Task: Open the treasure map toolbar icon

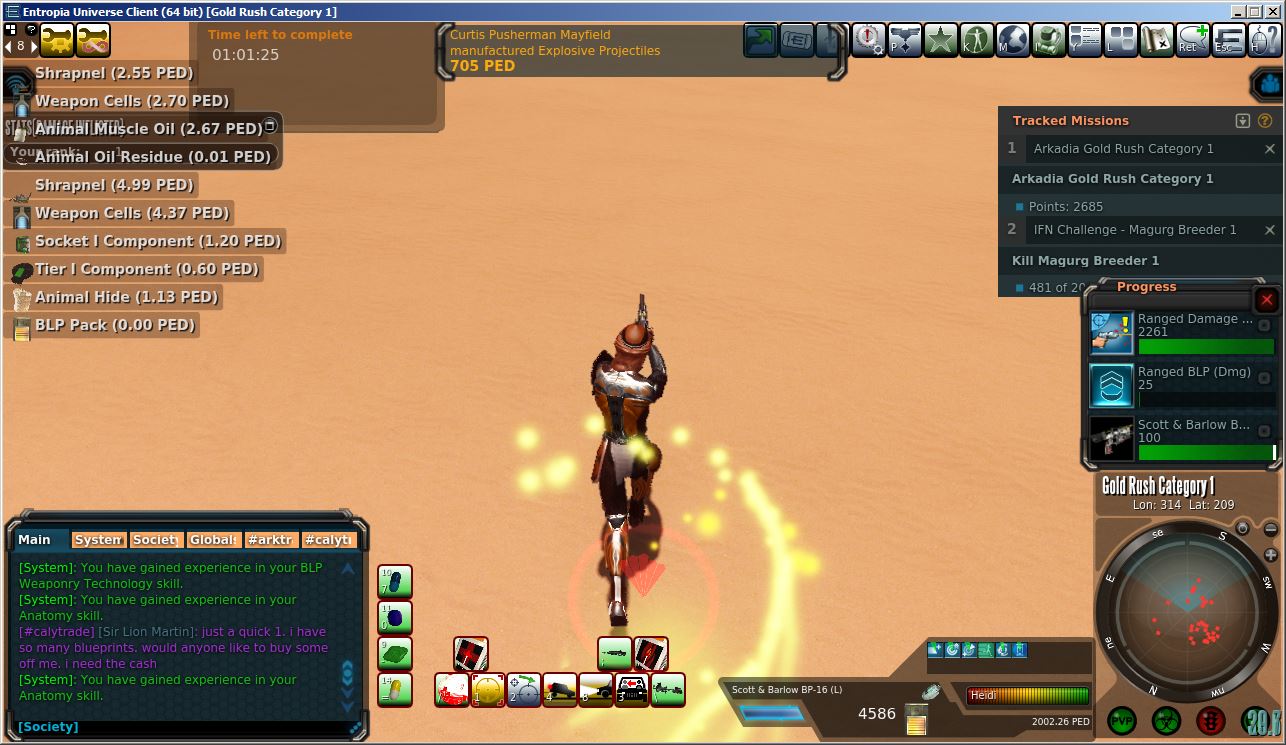Action: (x=1156, y=40)
